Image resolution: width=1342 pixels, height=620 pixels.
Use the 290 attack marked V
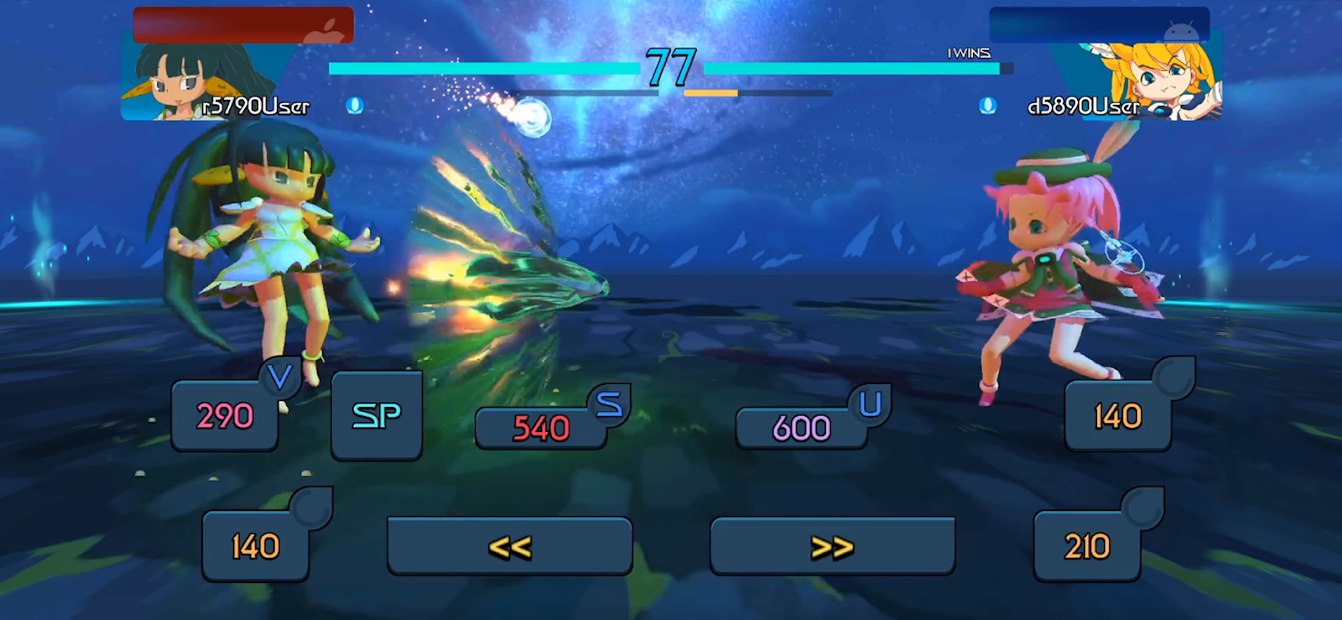click(225, 415)
